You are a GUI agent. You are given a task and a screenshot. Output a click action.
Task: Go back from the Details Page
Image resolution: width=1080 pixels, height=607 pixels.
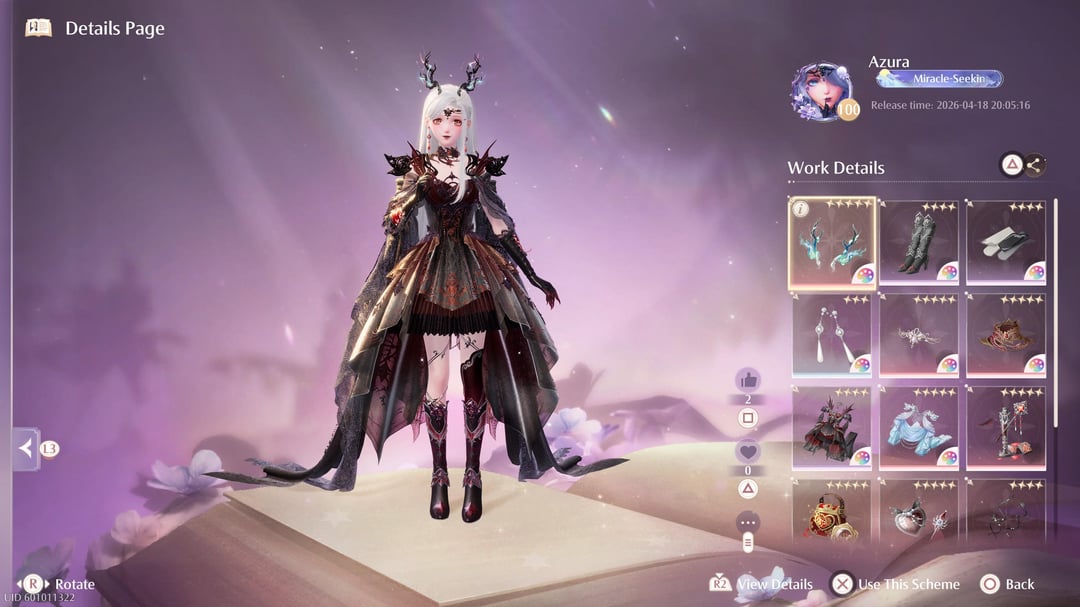1007,584
